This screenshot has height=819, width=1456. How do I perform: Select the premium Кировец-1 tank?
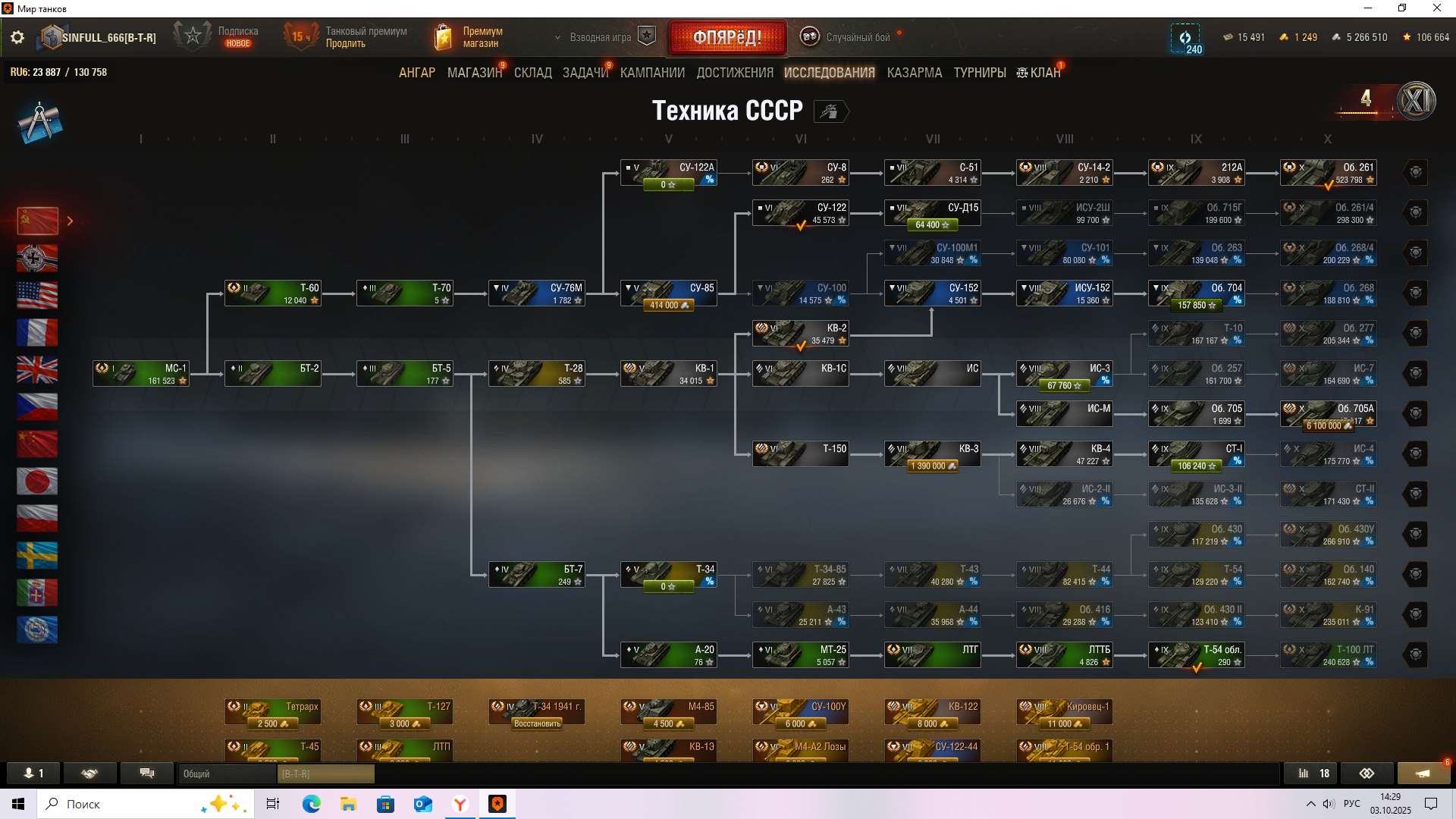1064,712
